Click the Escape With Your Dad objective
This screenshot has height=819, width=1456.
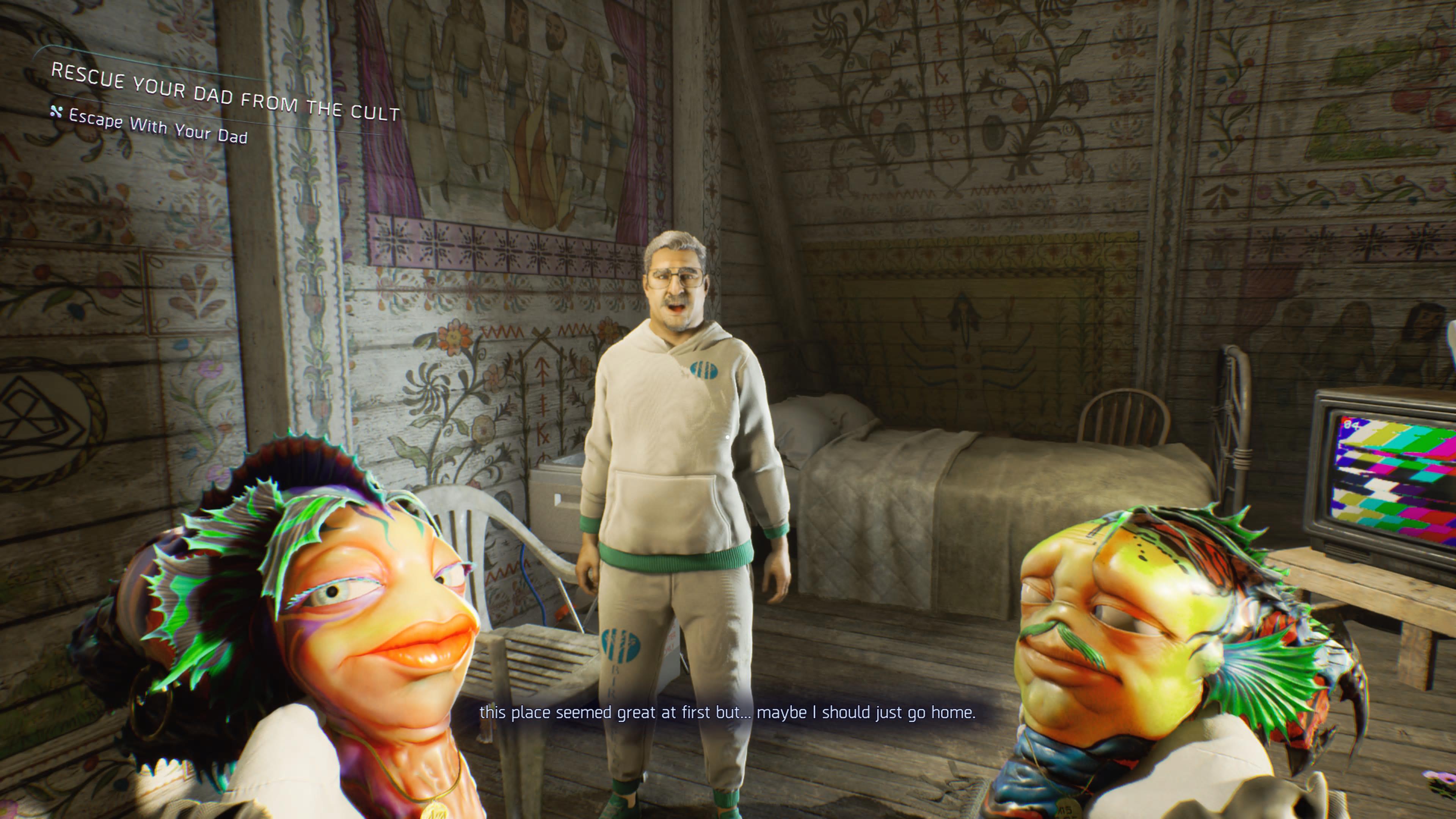158,127
